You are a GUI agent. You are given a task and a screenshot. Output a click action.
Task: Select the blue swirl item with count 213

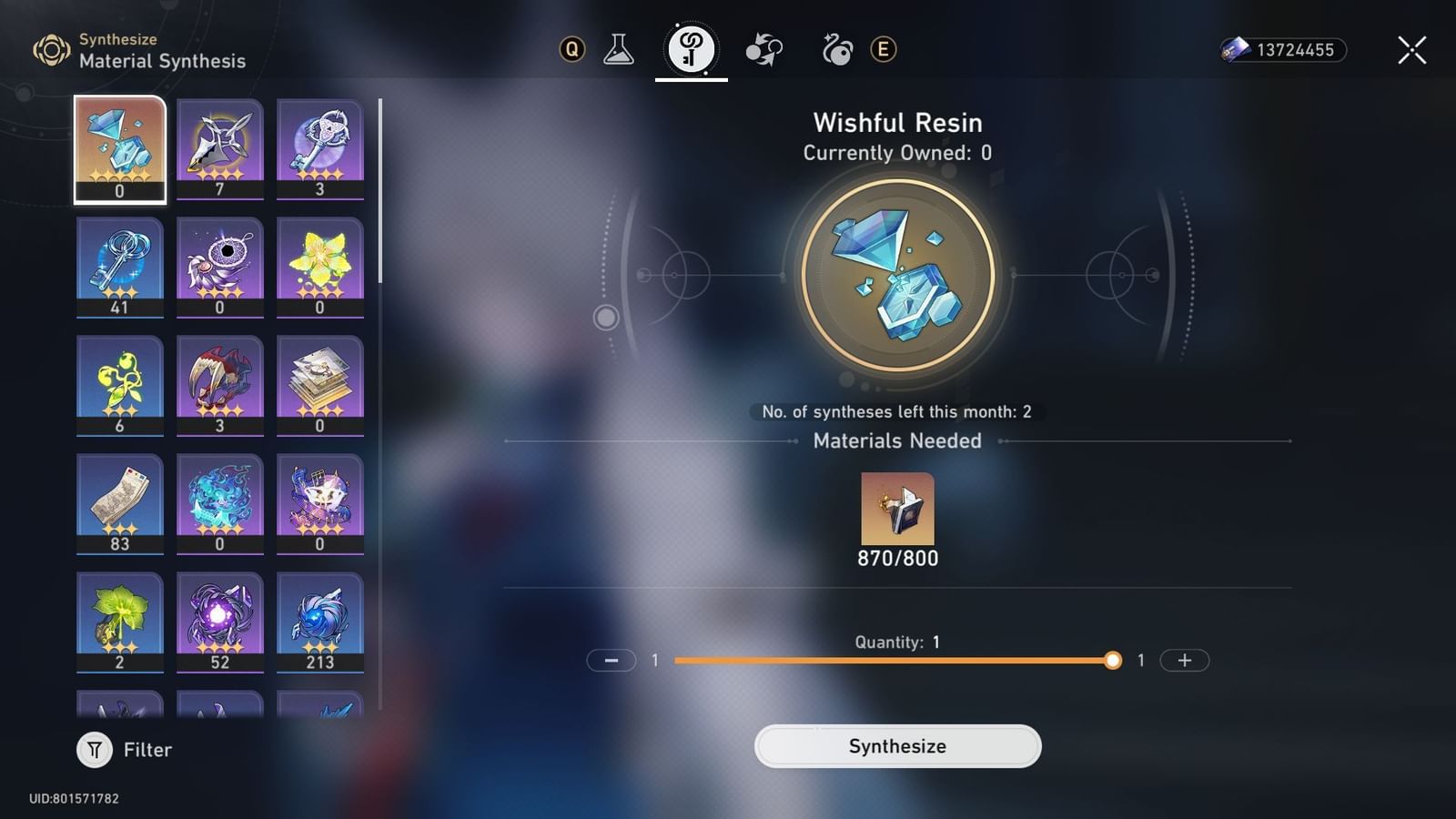(319, 622)
